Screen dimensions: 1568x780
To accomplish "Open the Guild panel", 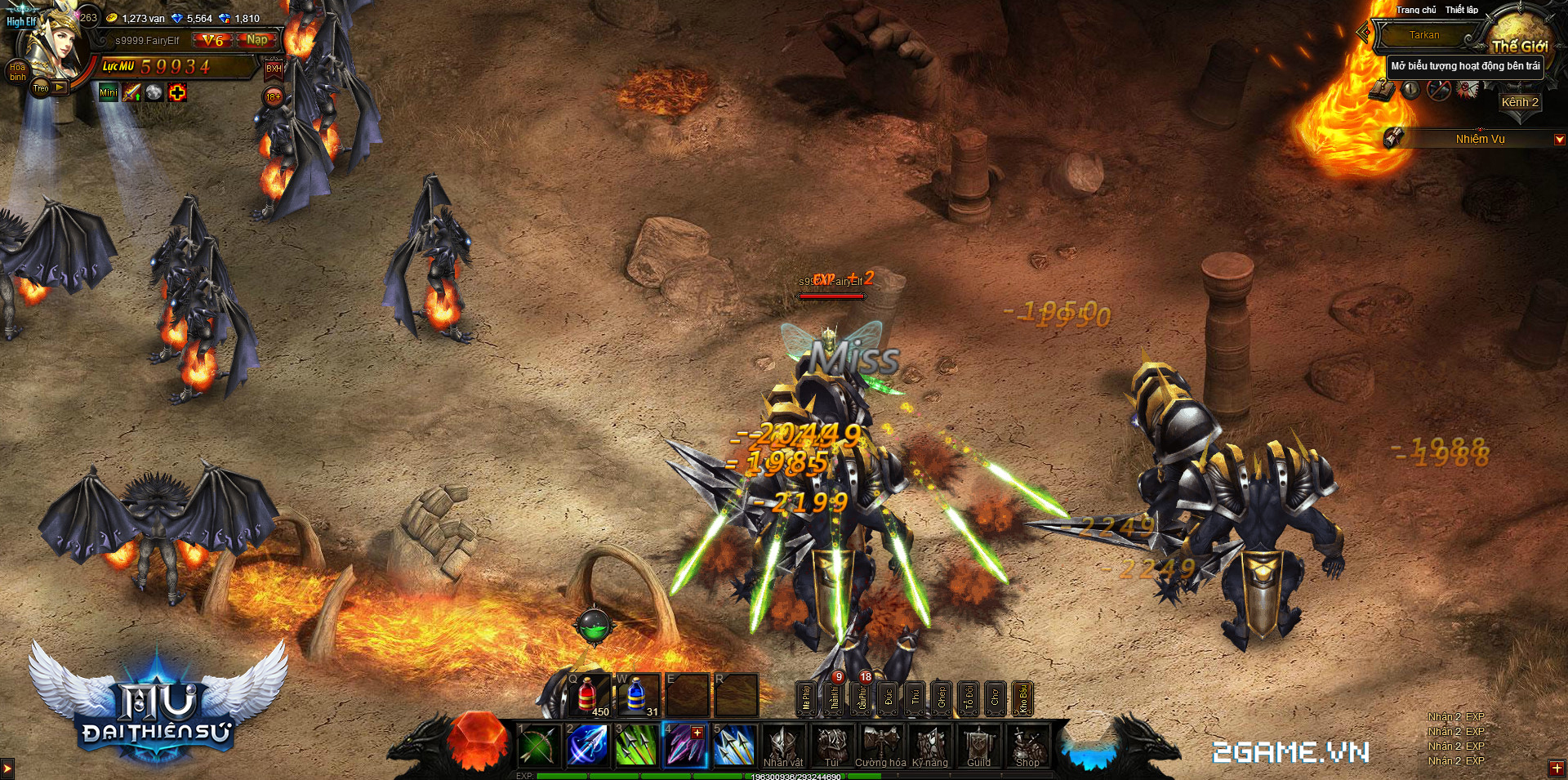I will tap(978, 747).
